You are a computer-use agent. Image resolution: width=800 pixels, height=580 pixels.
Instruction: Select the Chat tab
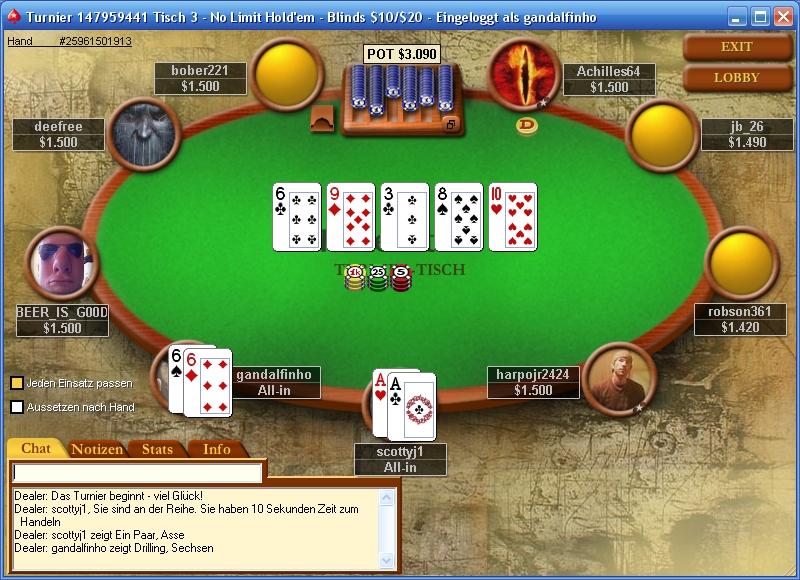(x=36, y=449)
